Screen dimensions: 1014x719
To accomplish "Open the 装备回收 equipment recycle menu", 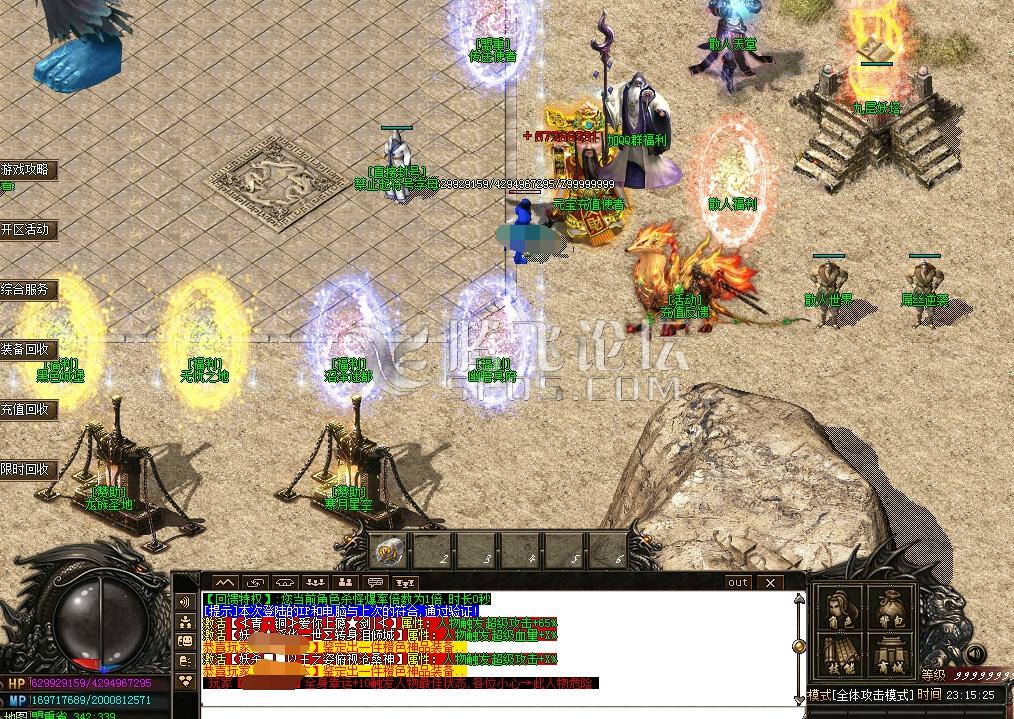I will tap(27, 350).
